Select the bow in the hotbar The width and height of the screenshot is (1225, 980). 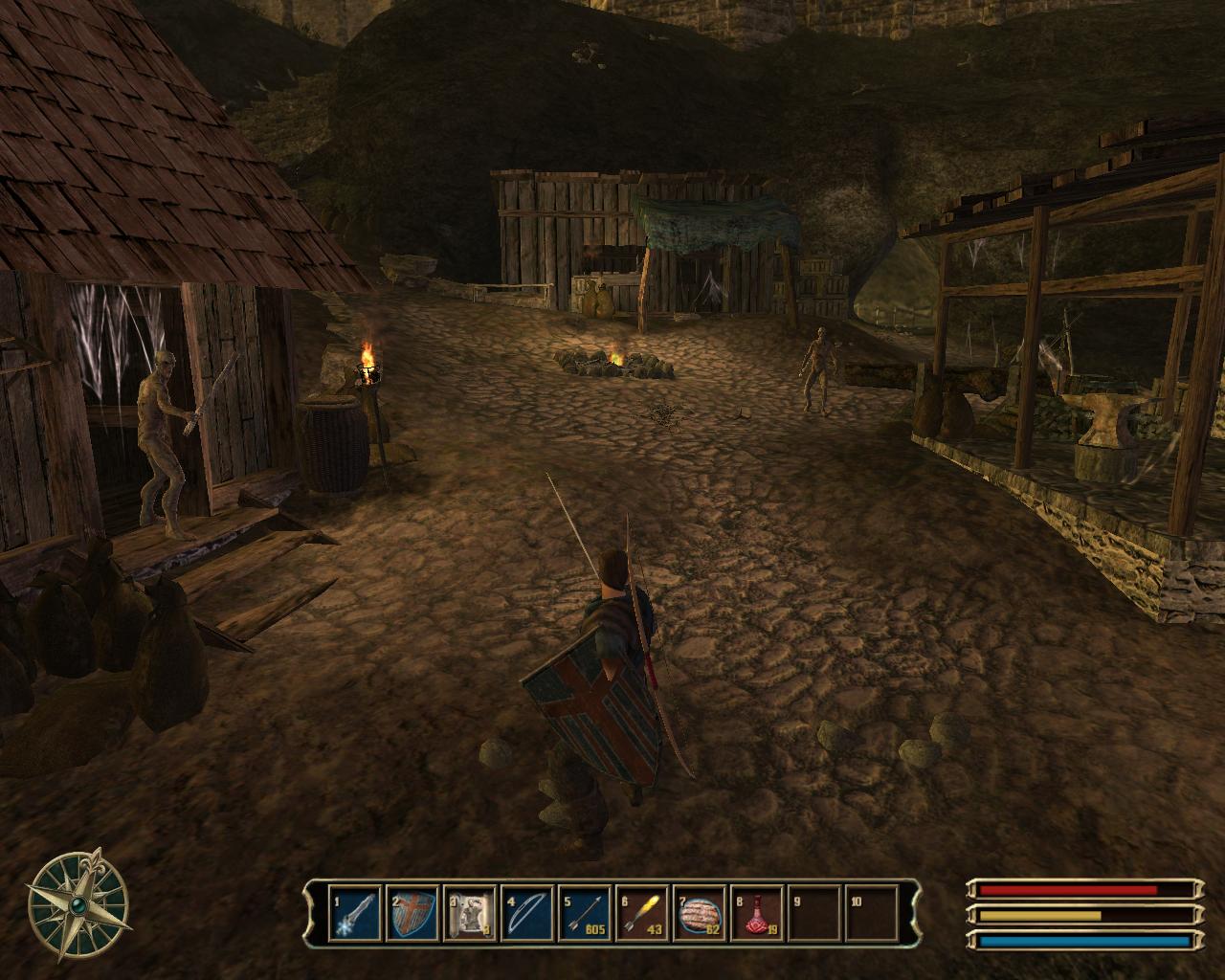click(527, 913)
